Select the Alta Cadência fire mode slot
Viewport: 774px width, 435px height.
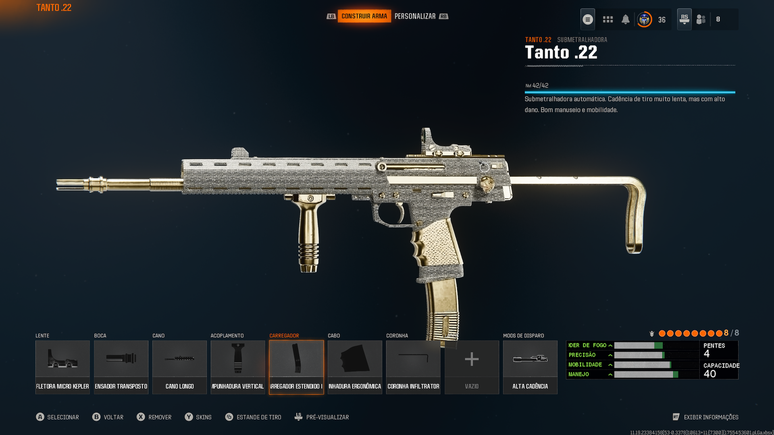click(x=530, y=366)
